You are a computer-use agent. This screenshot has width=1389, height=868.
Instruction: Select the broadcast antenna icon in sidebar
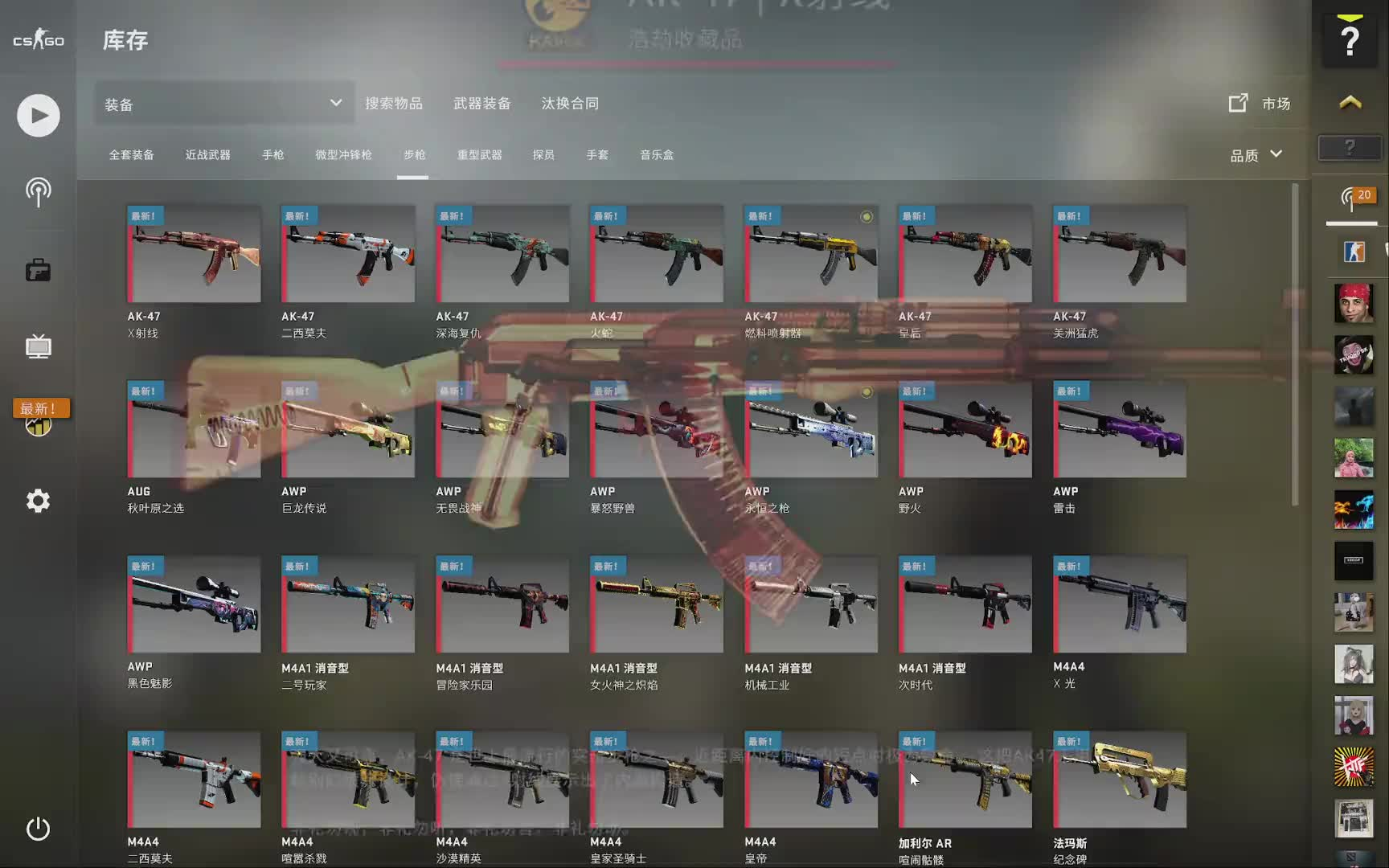(37, 193)
